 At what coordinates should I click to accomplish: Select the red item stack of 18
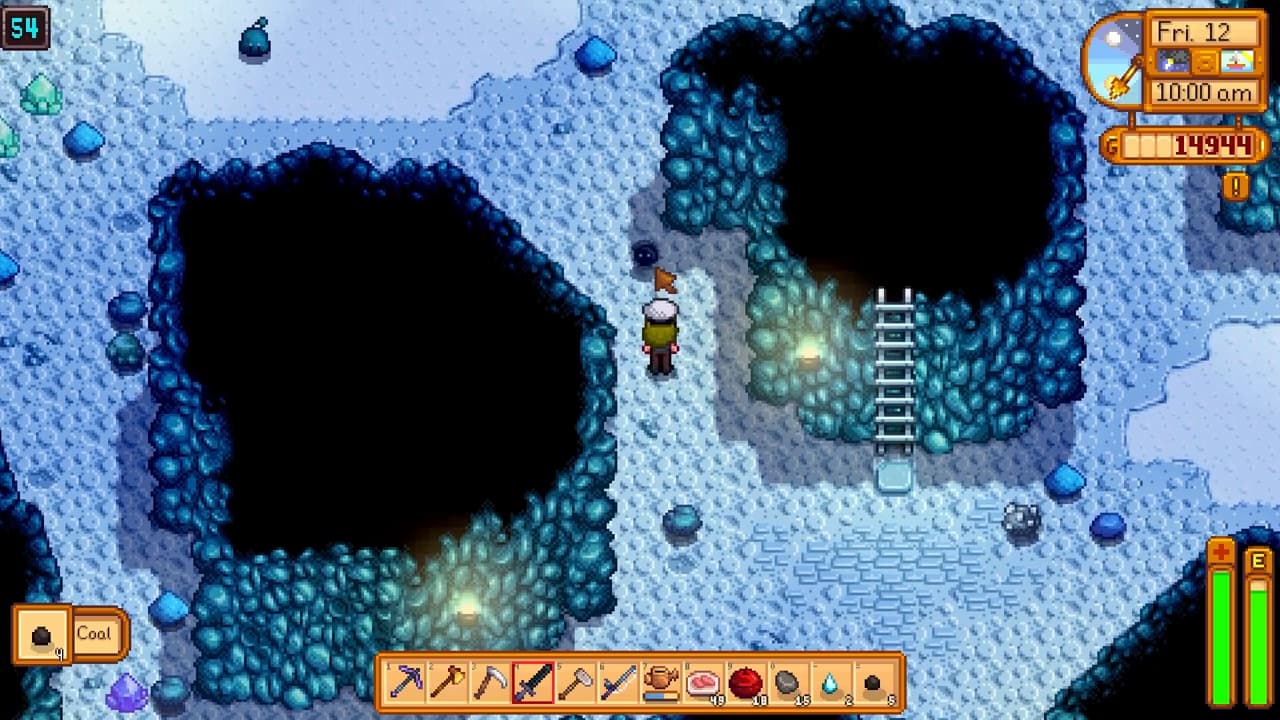pyautogui.click(x=745, y=683)
